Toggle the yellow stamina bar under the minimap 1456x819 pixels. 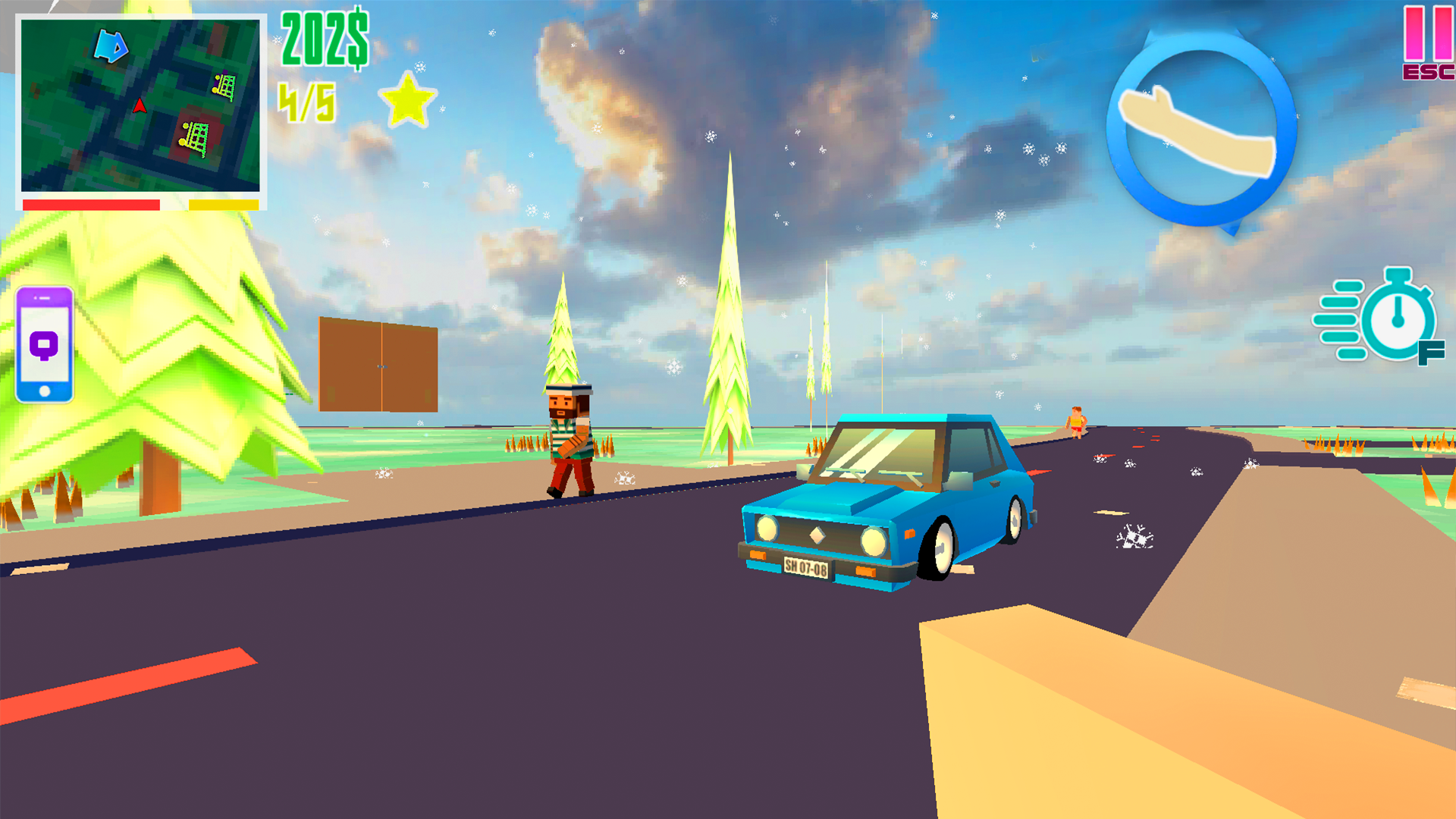click(222, 203)
